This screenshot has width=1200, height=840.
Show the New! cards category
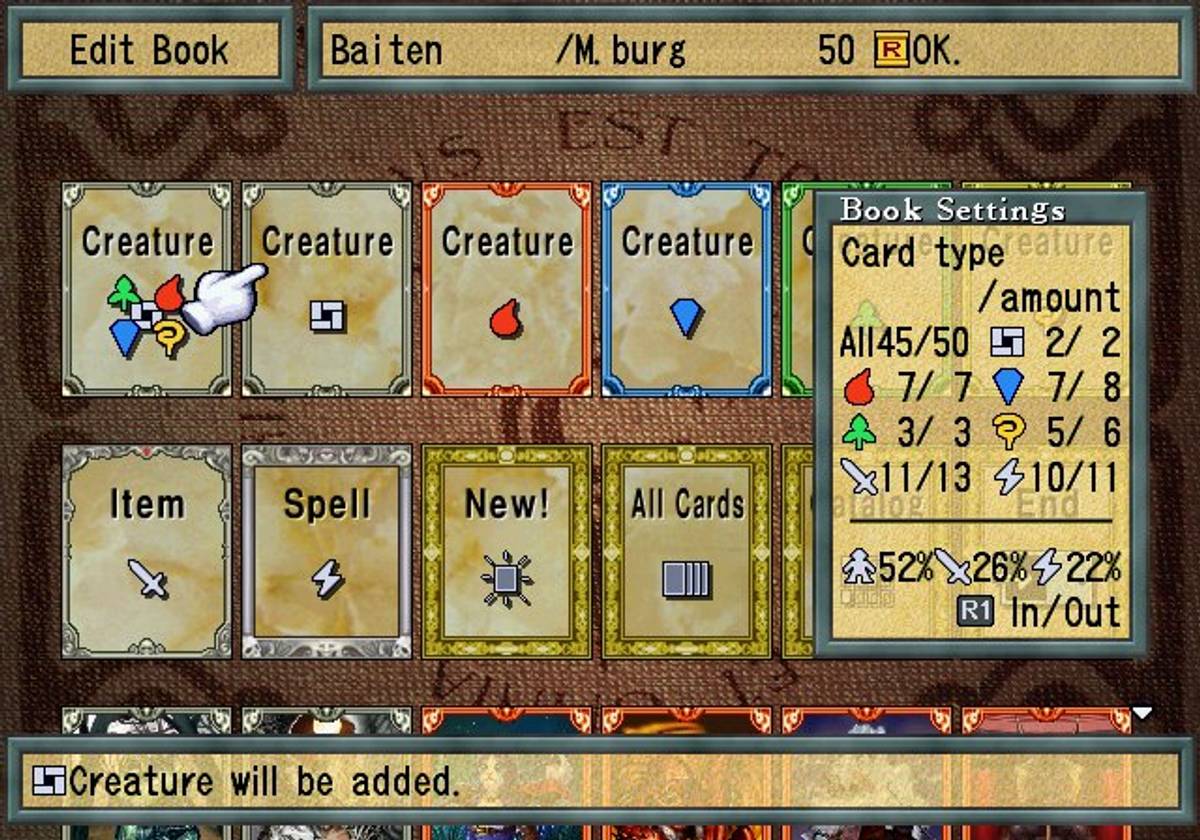coord(506,551)
